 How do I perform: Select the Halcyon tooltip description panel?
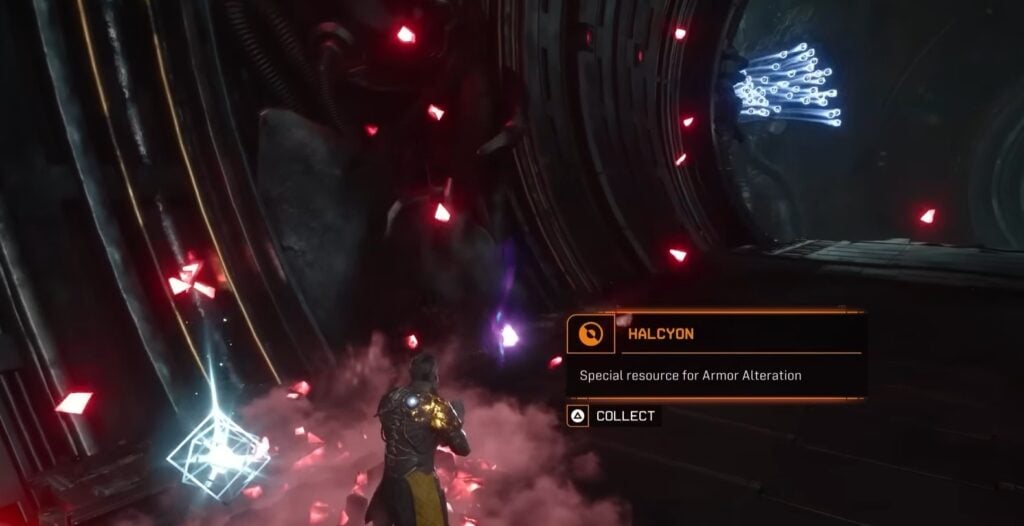pos(715,376)
